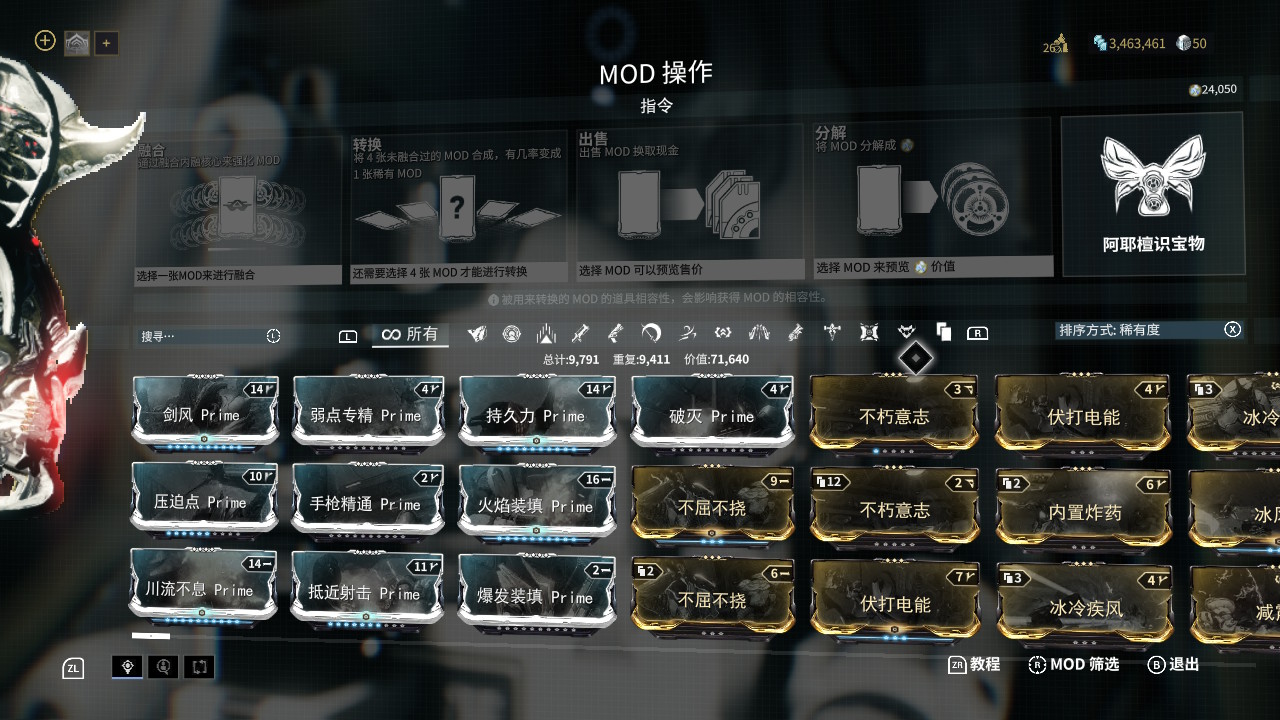Select the 剑风 Prime mod card
The image size is (1280, 720).
pyautogui.click(x=205, y=414)
